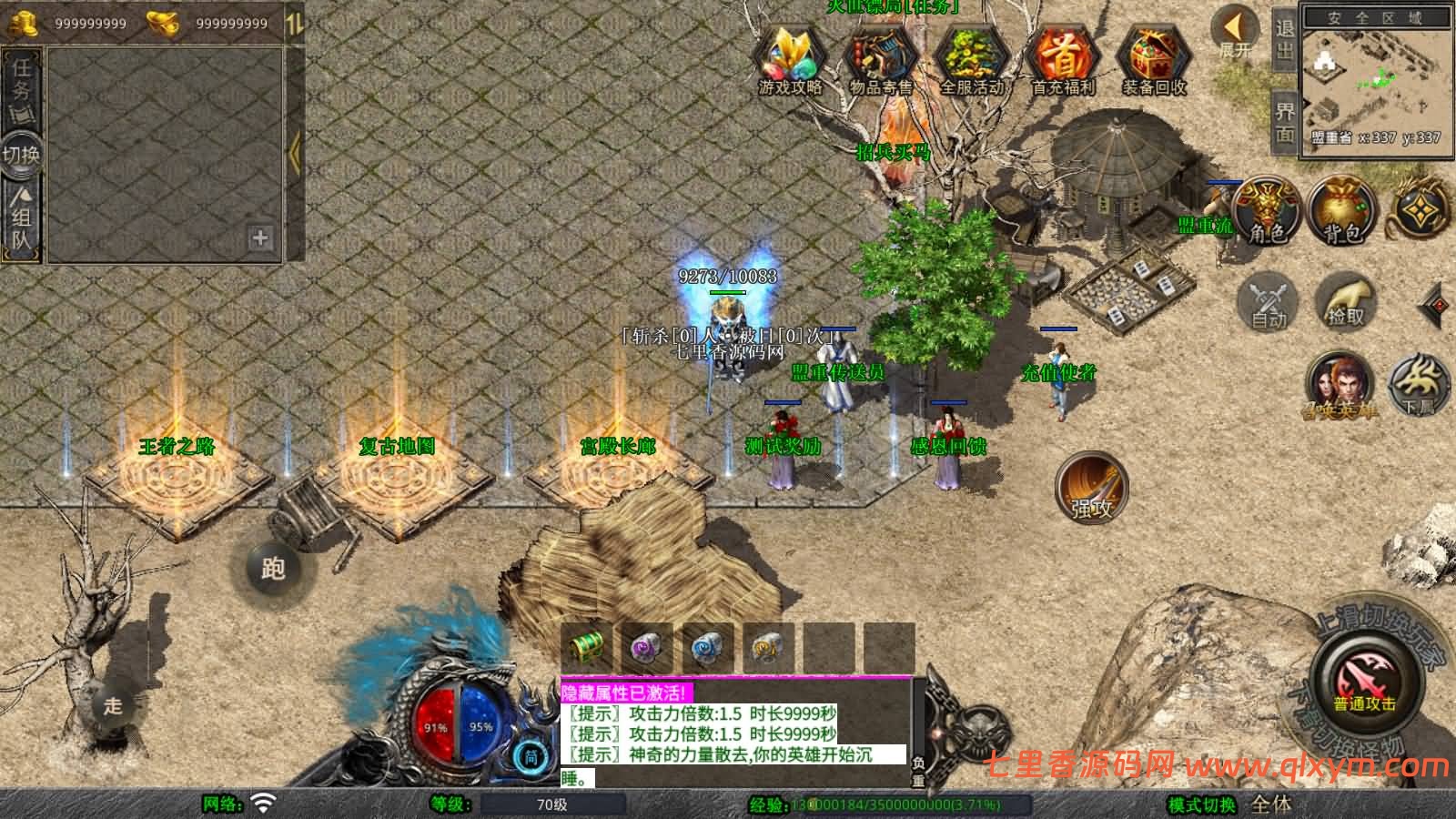
Task: Tap the 拾取 pick-up button
Action: (x=1345, y=300)
